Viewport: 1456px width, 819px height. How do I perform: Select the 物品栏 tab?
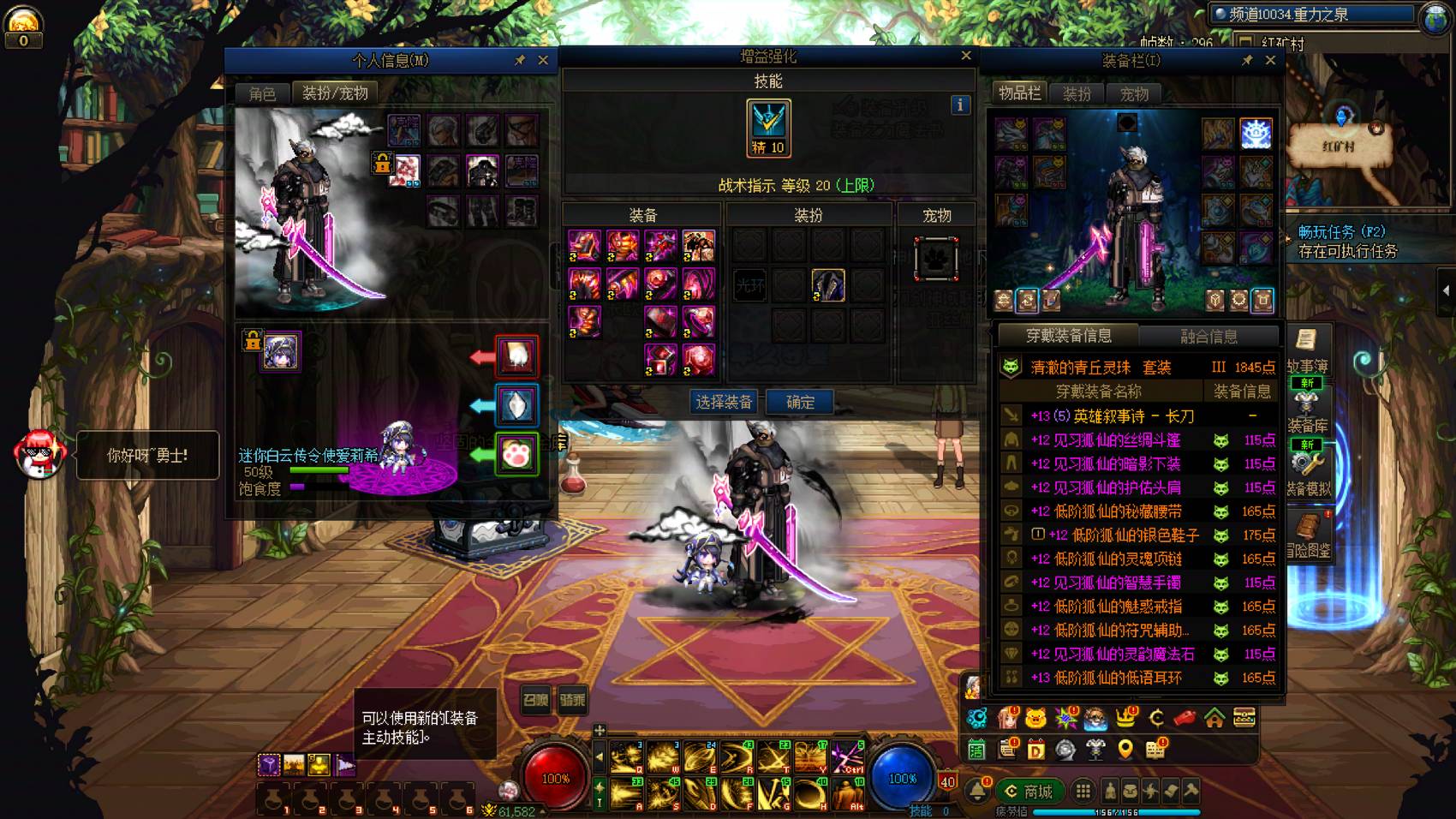coord(1019,93)
